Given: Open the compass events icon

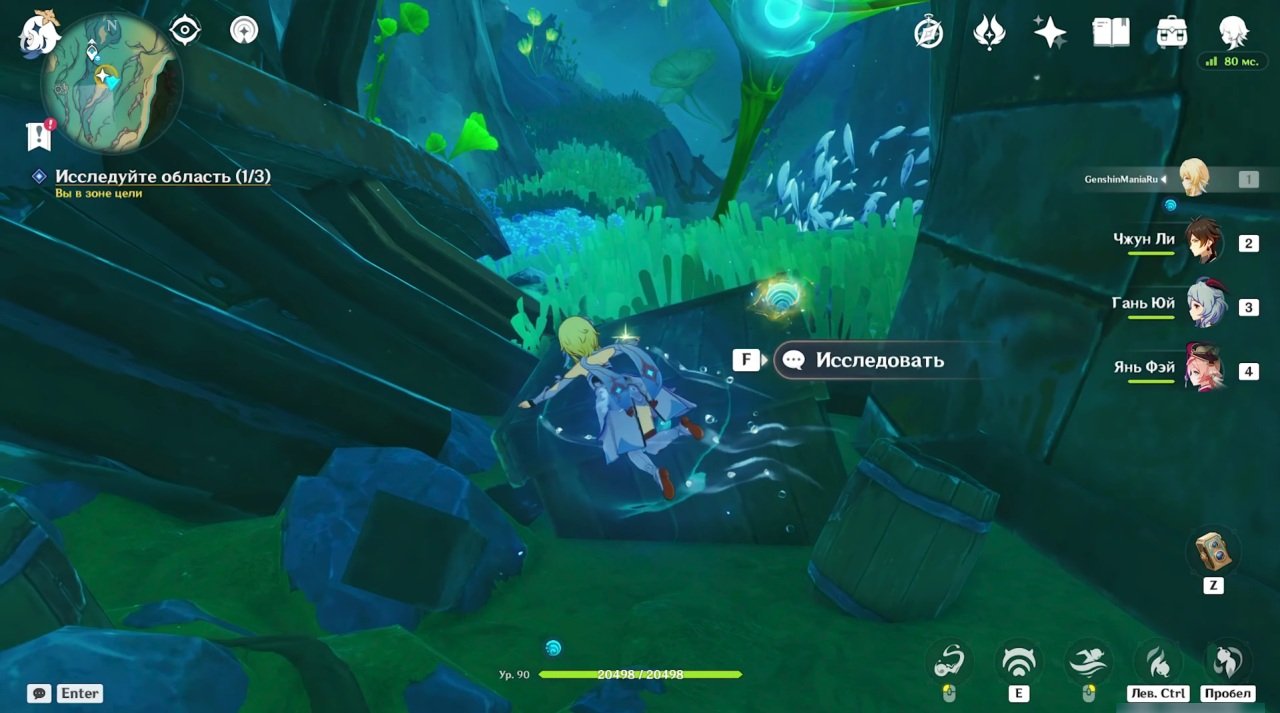Looking at the screenshot, I should pos(929,33).
